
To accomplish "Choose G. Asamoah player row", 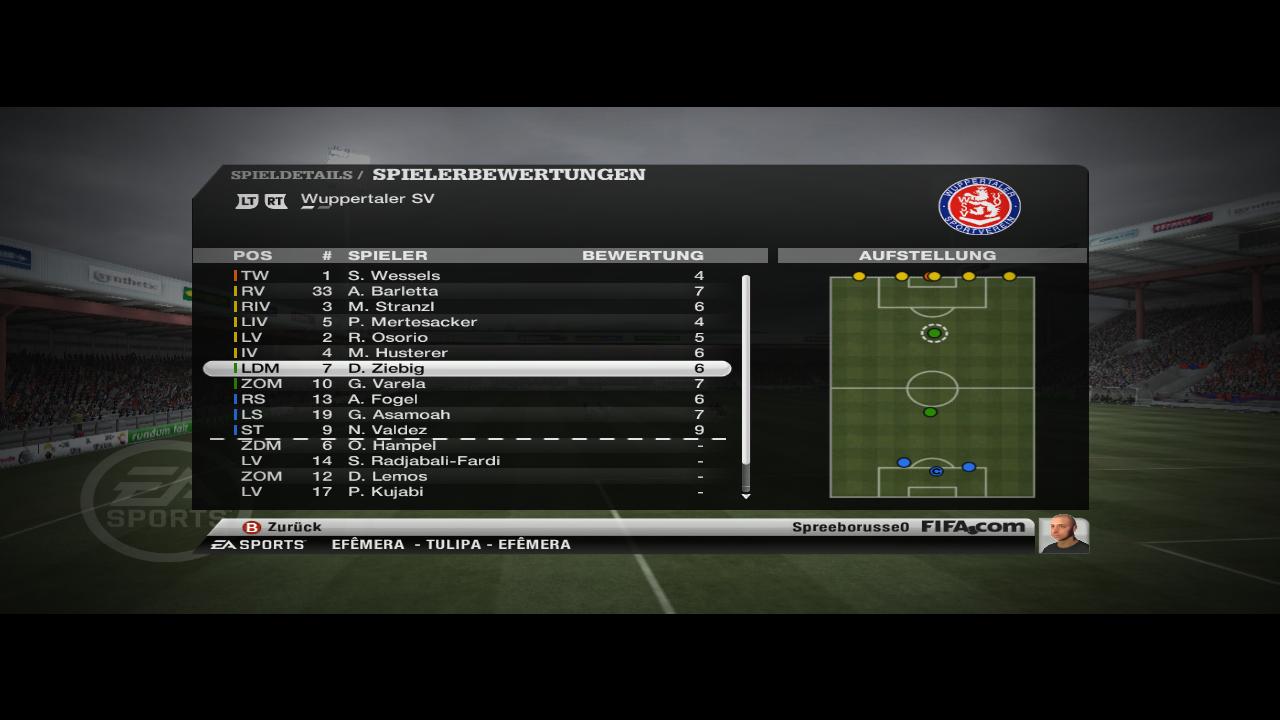I will tap(468, 415).
